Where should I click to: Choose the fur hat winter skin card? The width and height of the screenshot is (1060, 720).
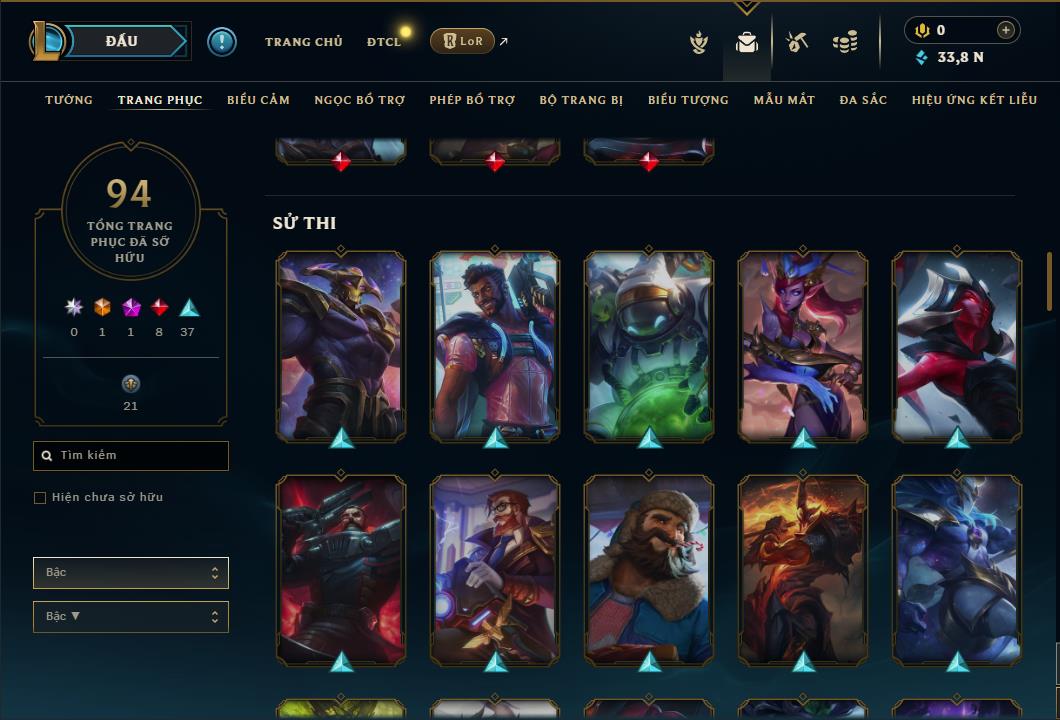tap(649, 570)
